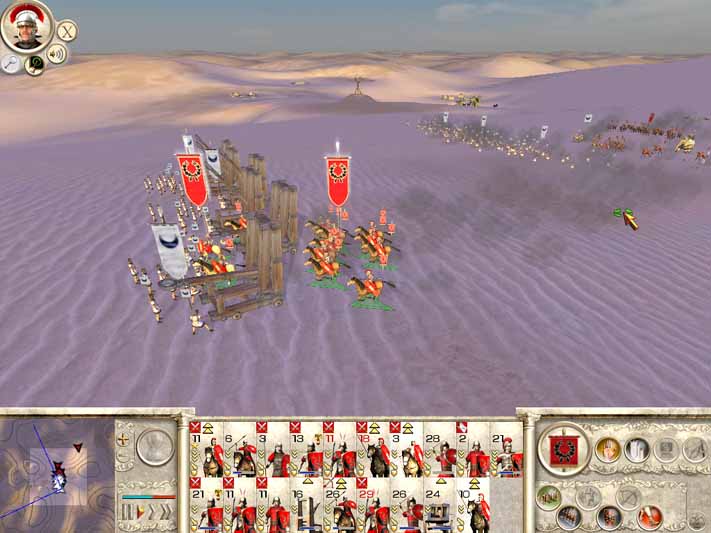Click the magnifying glass button

(11, 63)
